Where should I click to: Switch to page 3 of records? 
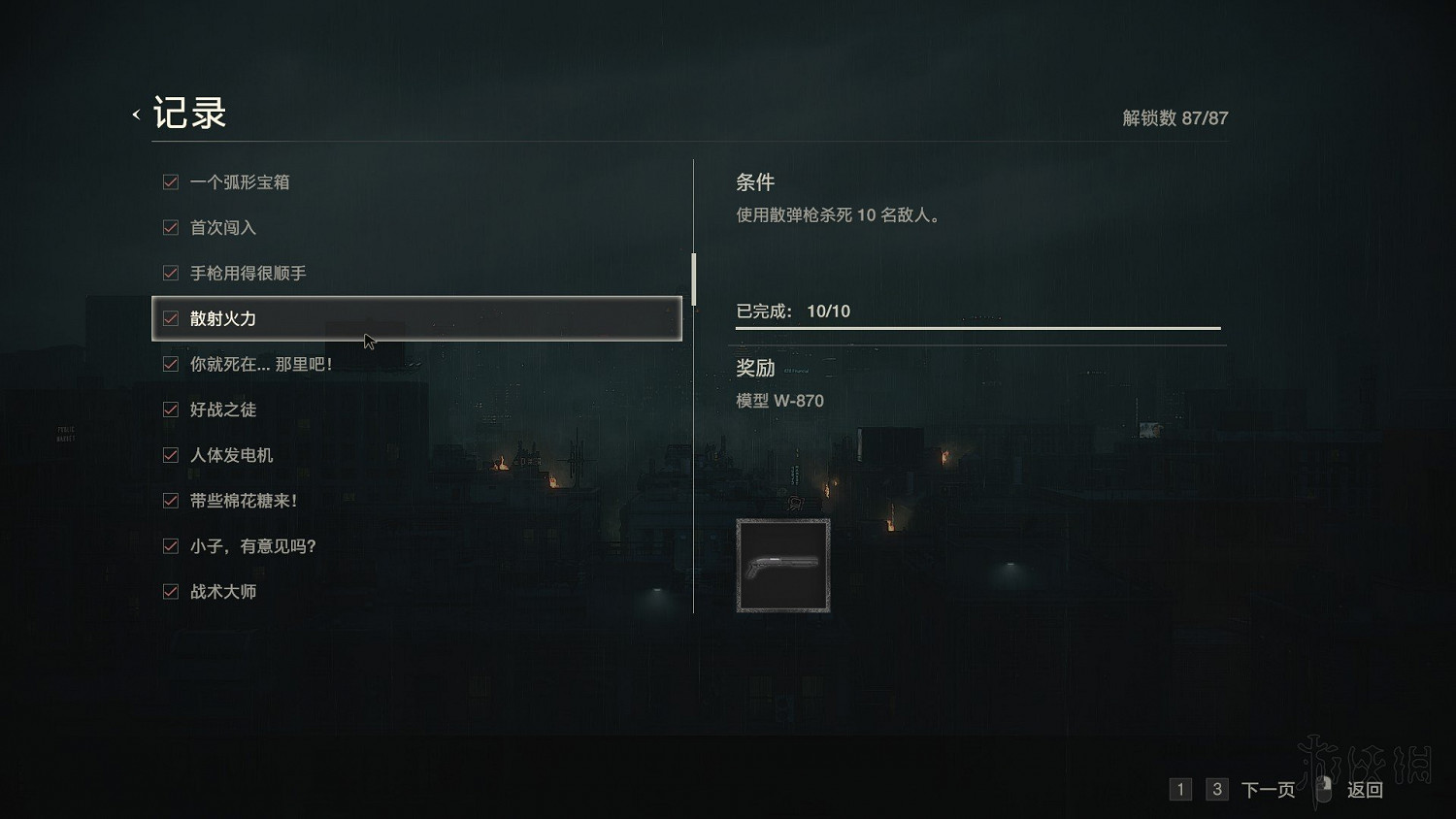(x=1216, y=789)
